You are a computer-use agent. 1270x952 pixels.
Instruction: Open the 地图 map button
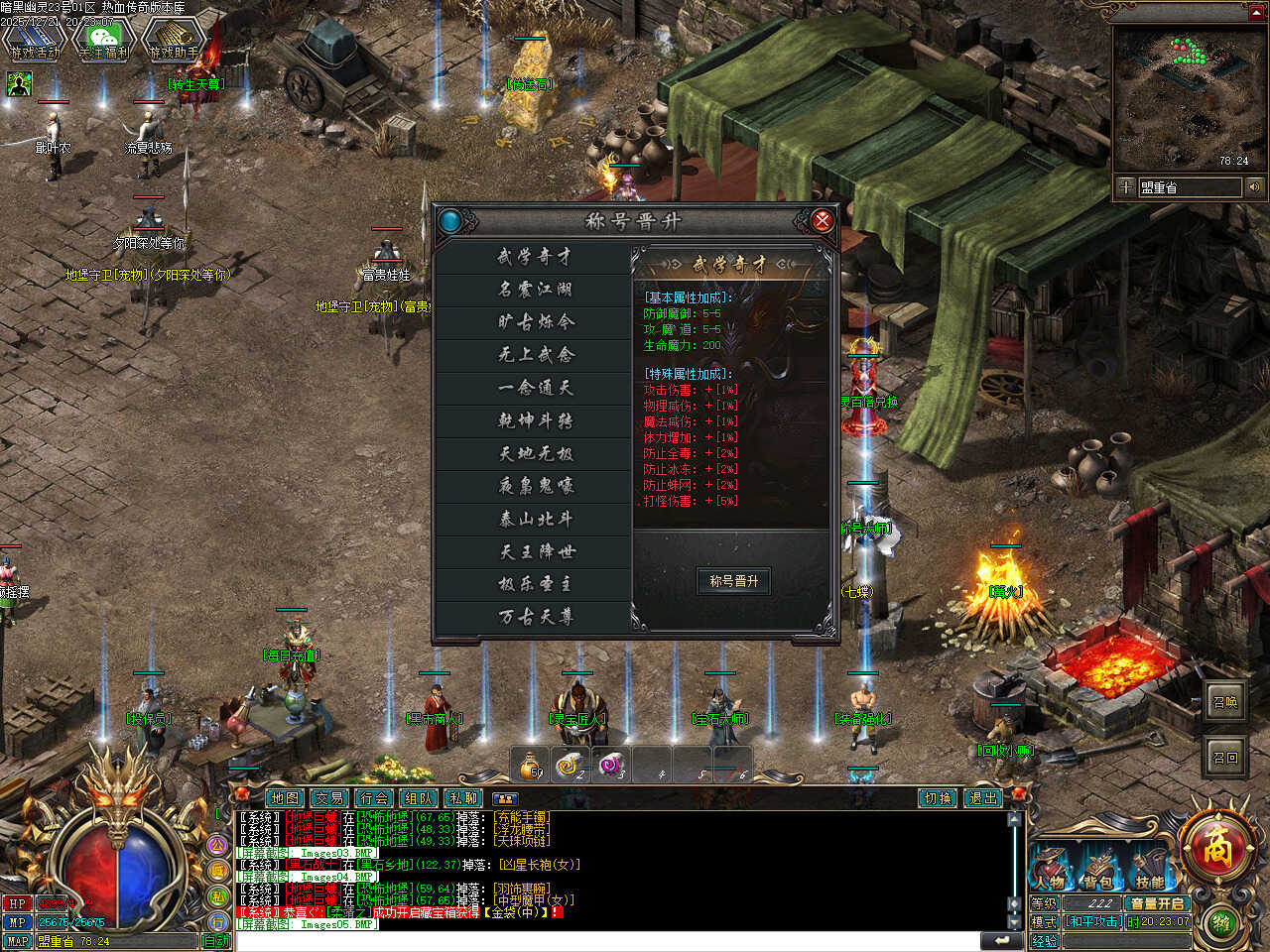click(285, 797)
